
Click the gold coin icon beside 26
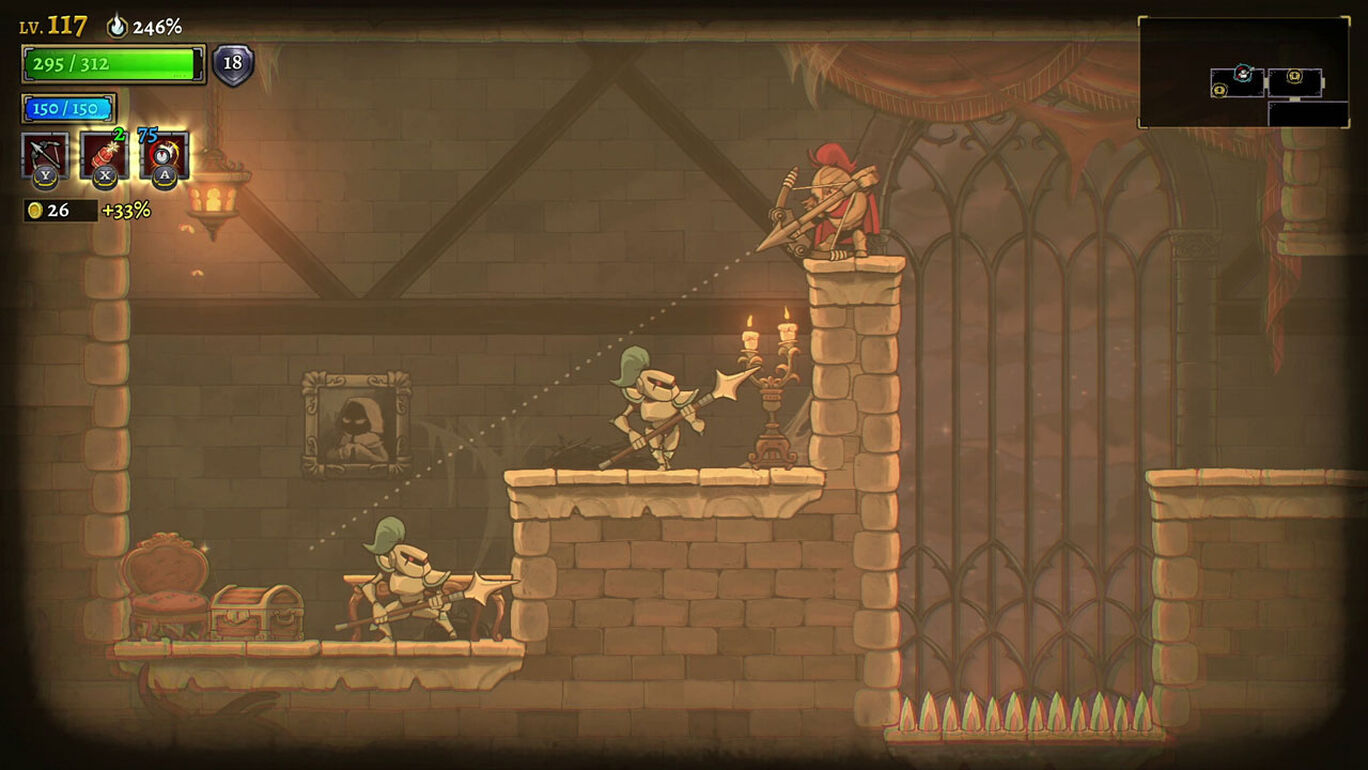pyautogui.click(x=34, y=209)
